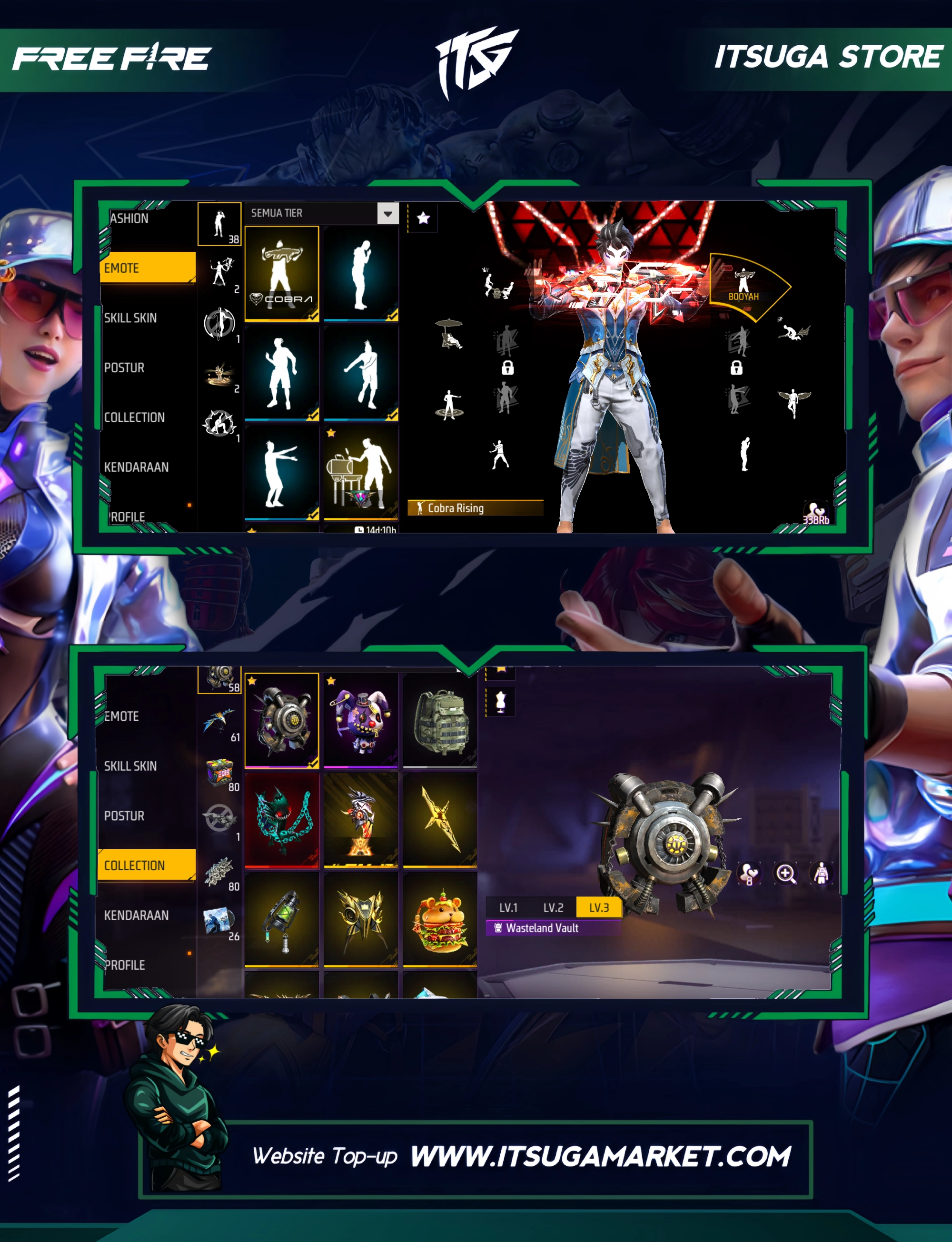Select the beach umbrella chair emote slot
Viewport: 952px width, 1242px height.
coord(450,334)
